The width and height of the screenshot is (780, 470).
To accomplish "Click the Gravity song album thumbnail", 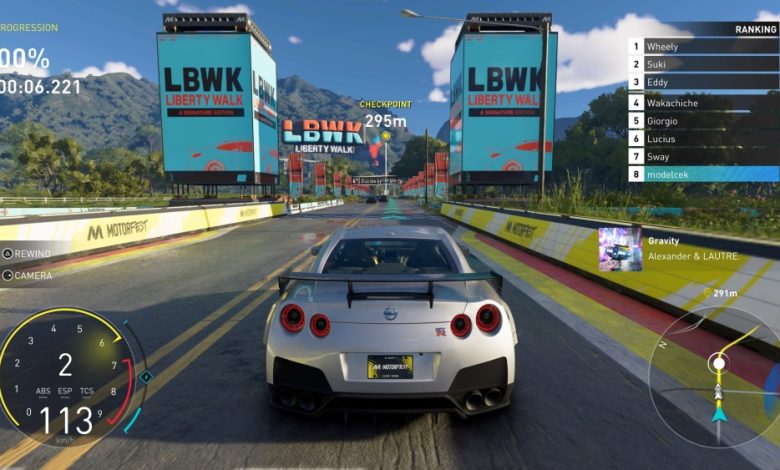I will pyautogui.click(x=620, y=249).
